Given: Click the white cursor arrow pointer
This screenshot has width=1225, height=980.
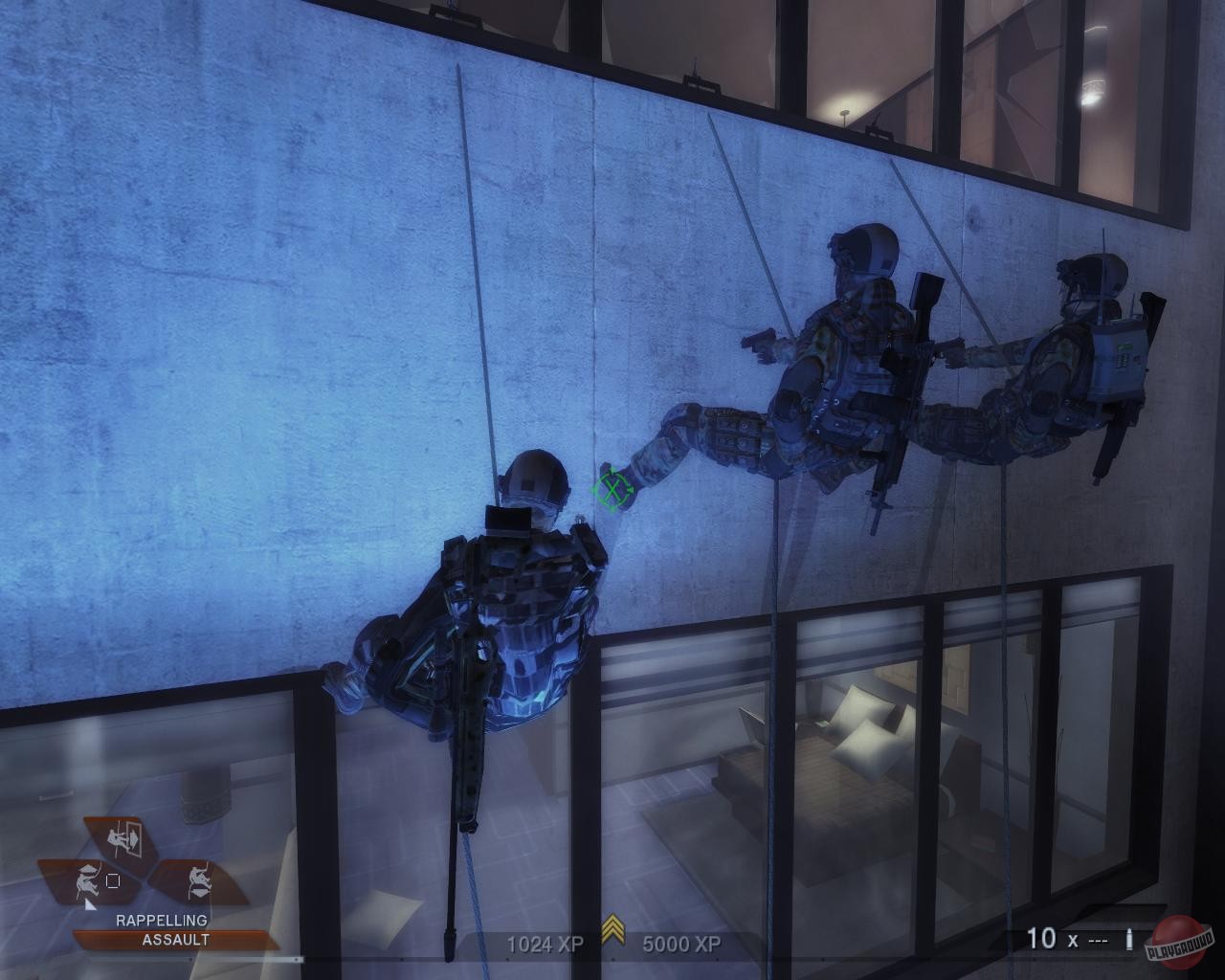Looking at the screenshot, I should pos(91,905).
